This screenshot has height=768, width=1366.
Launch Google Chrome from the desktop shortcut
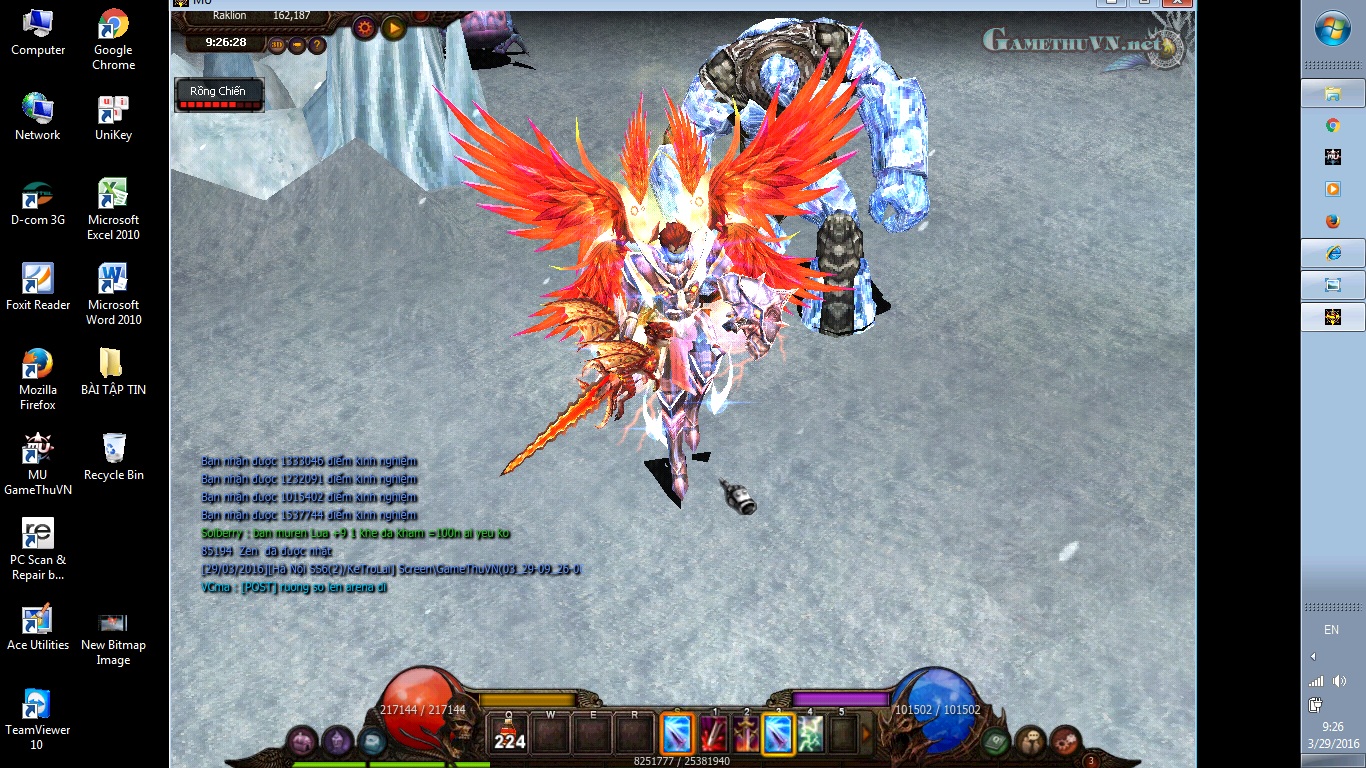click(x=113, y=40)
